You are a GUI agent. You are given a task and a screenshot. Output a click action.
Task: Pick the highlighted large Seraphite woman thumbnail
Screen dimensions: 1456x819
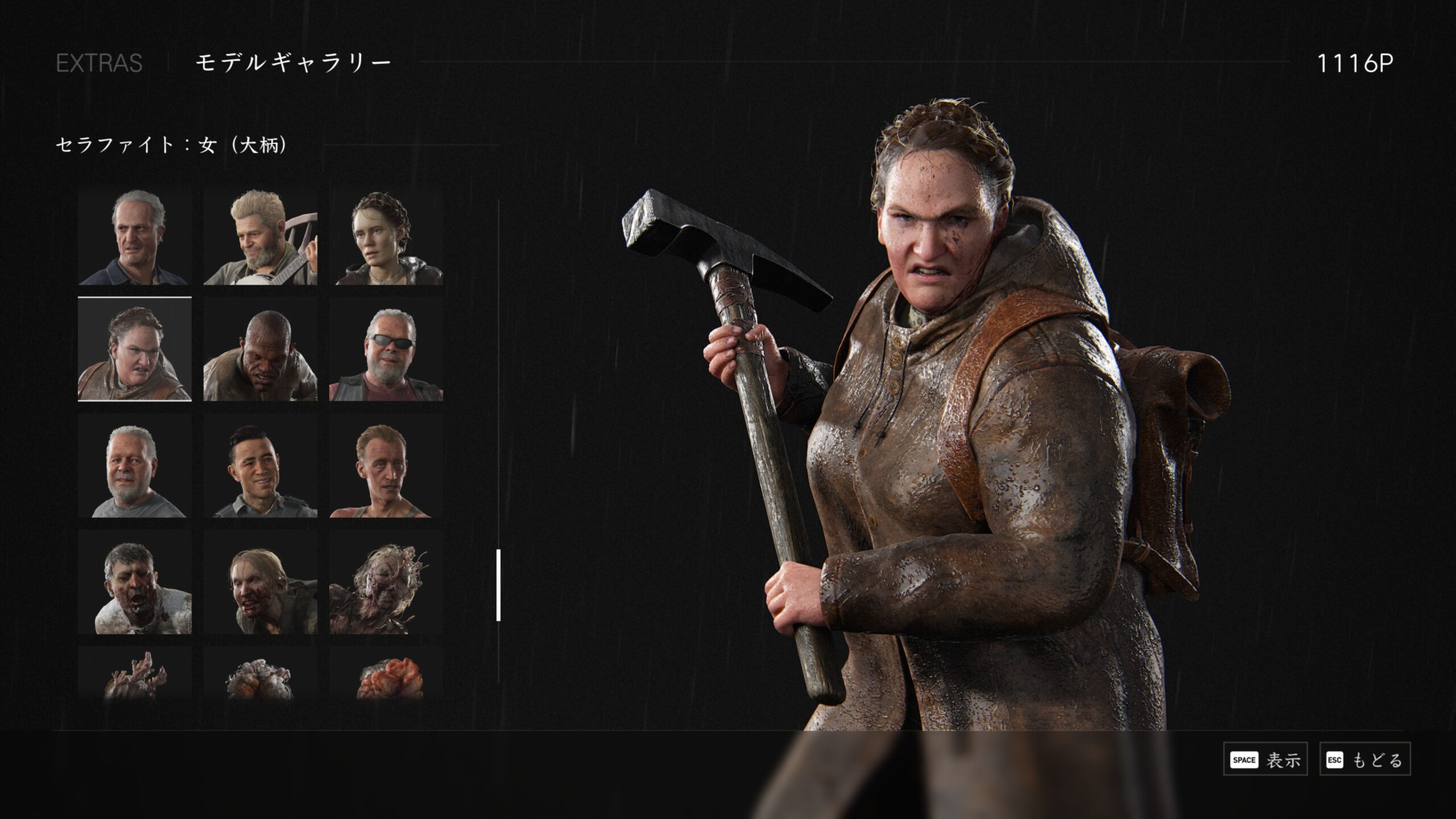click(x=135, y=349)
